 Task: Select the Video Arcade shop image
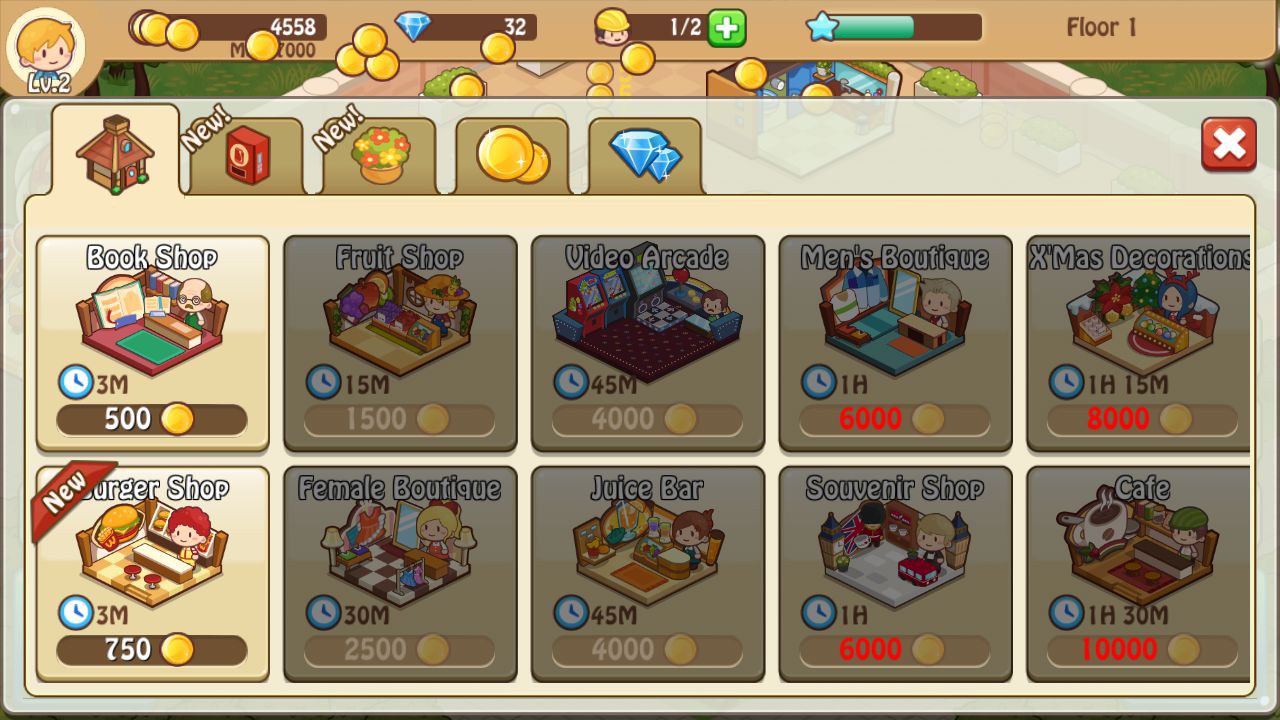point(645,315)
